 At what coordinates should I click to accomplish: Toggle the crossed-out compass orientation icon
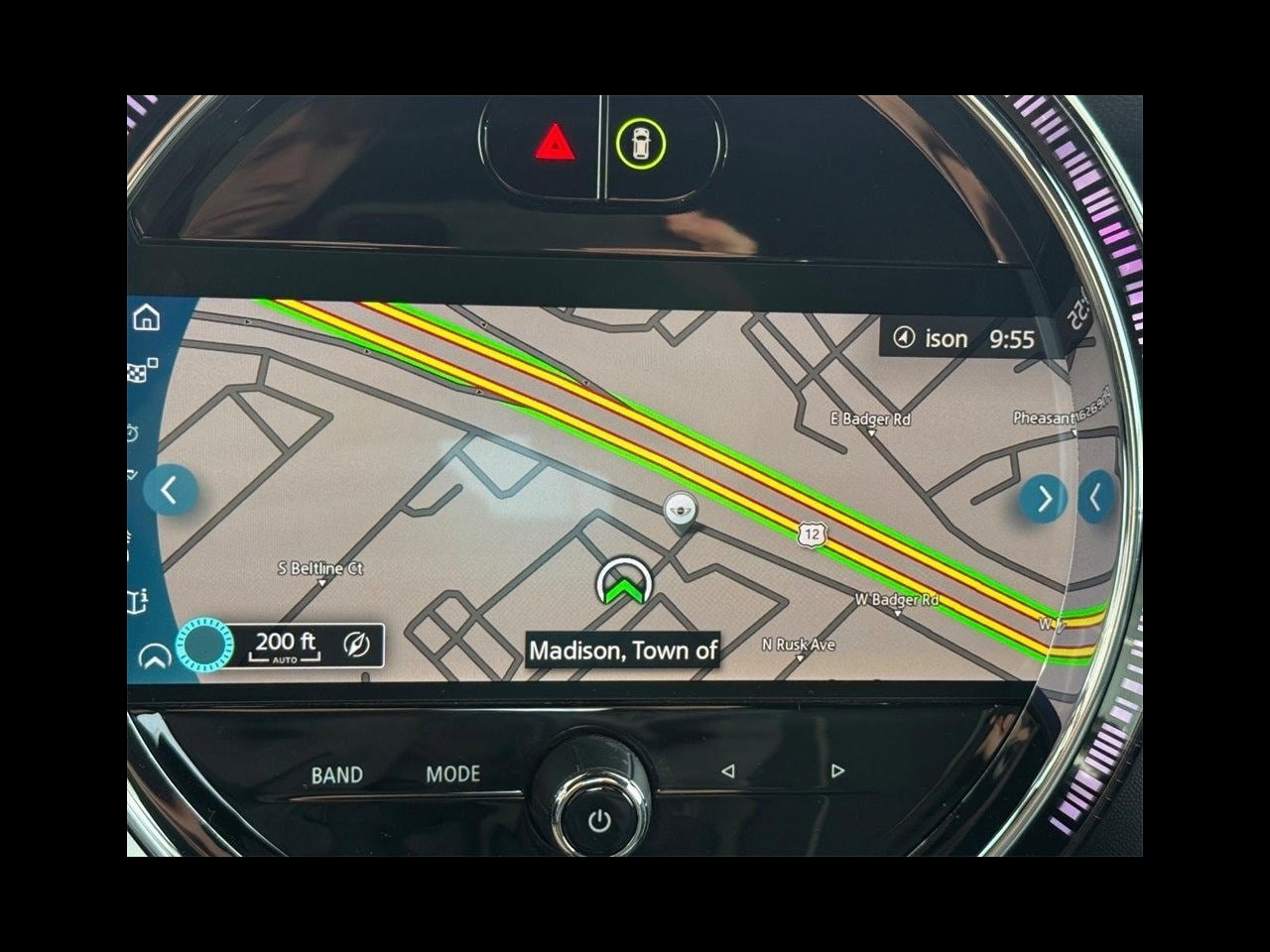(x=357, y=646)
